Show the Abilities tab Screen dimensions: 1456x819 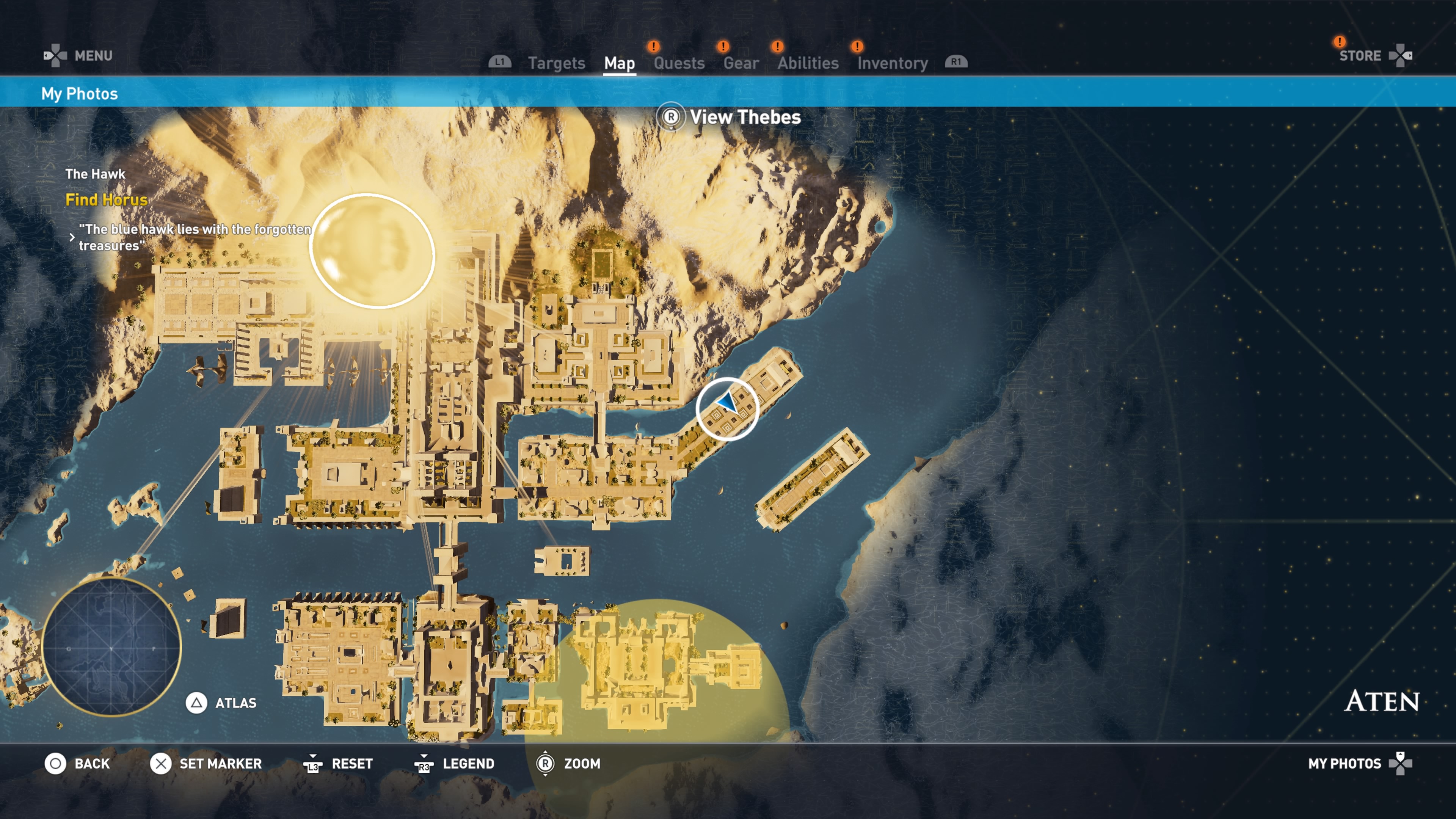807,63
